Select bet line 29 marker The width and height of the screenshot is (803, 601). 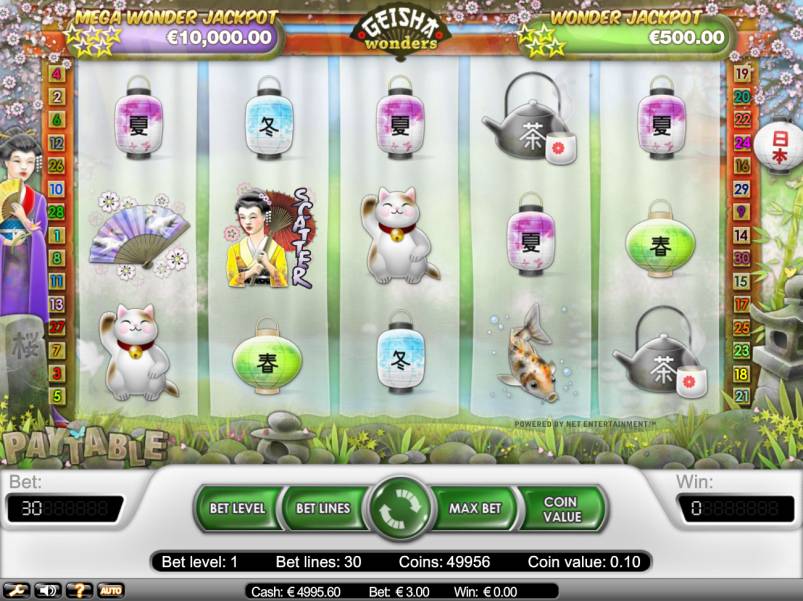(x=742, y=188)
